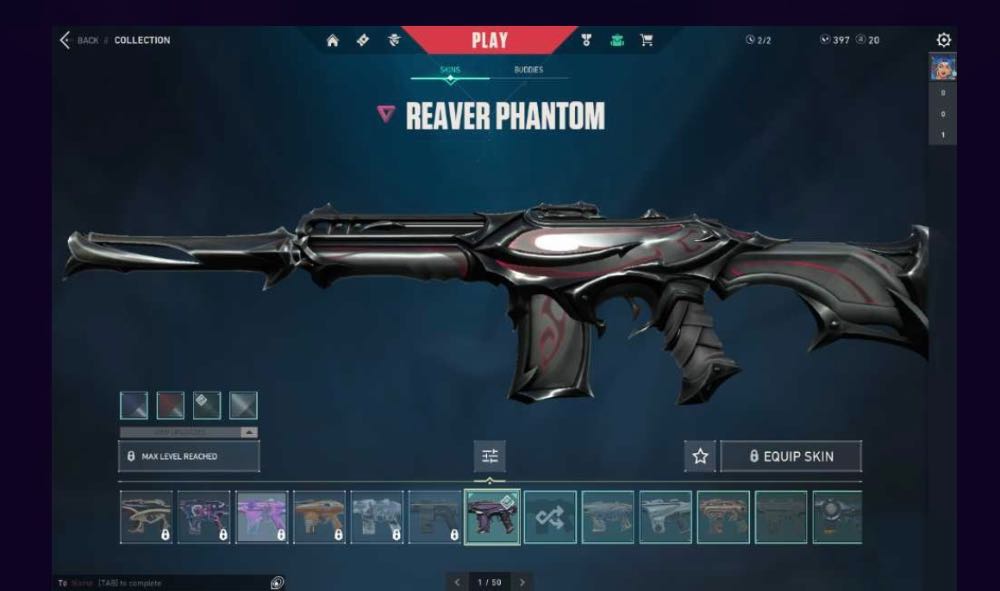Viewport: 1000px width, 591px height.
Task: Go to the next skin page
Action: [521, 582]
